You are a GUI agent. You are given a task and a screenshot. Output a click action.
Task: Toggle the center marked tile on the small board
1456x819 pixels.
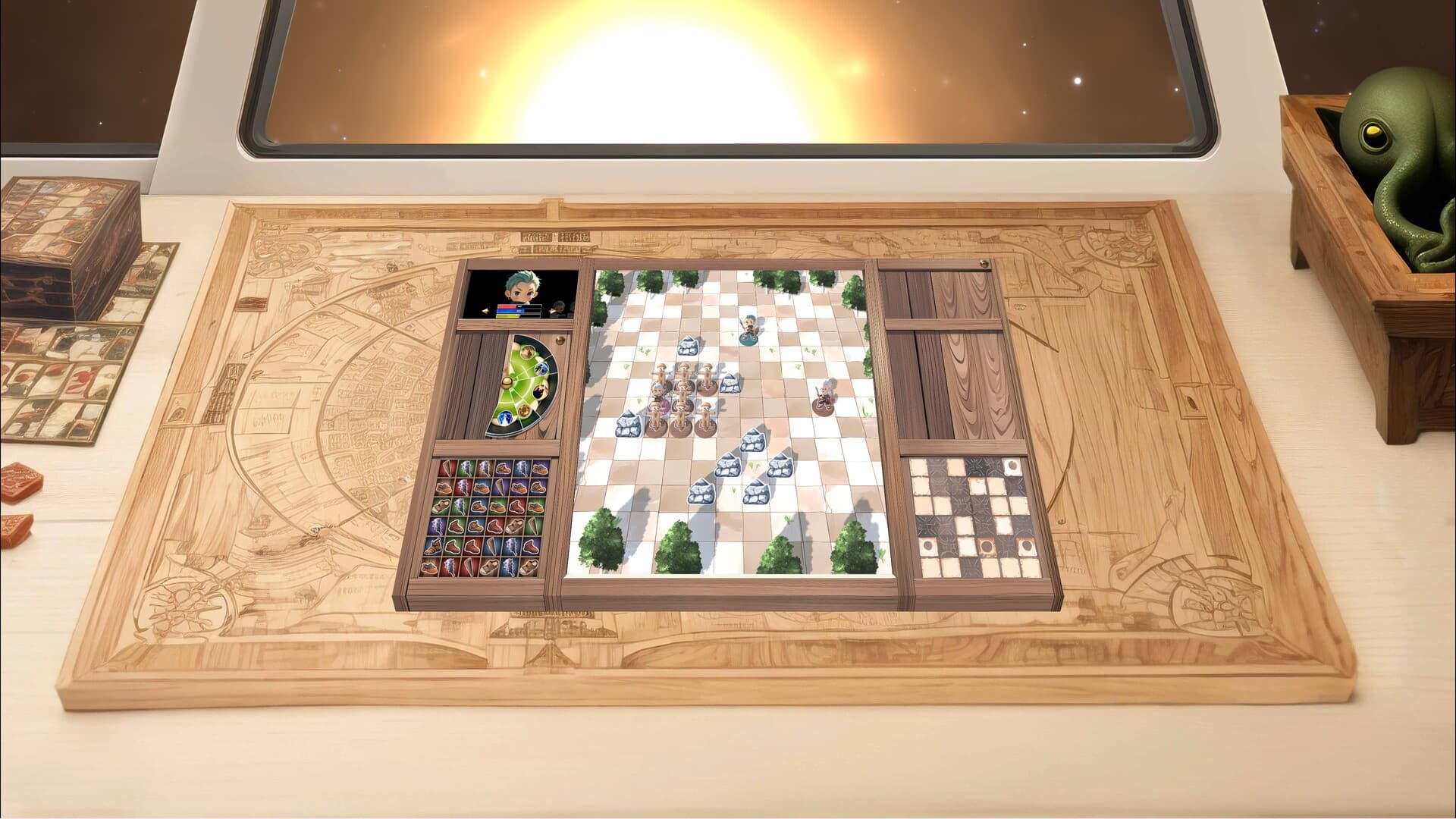(x=987, y=546)
